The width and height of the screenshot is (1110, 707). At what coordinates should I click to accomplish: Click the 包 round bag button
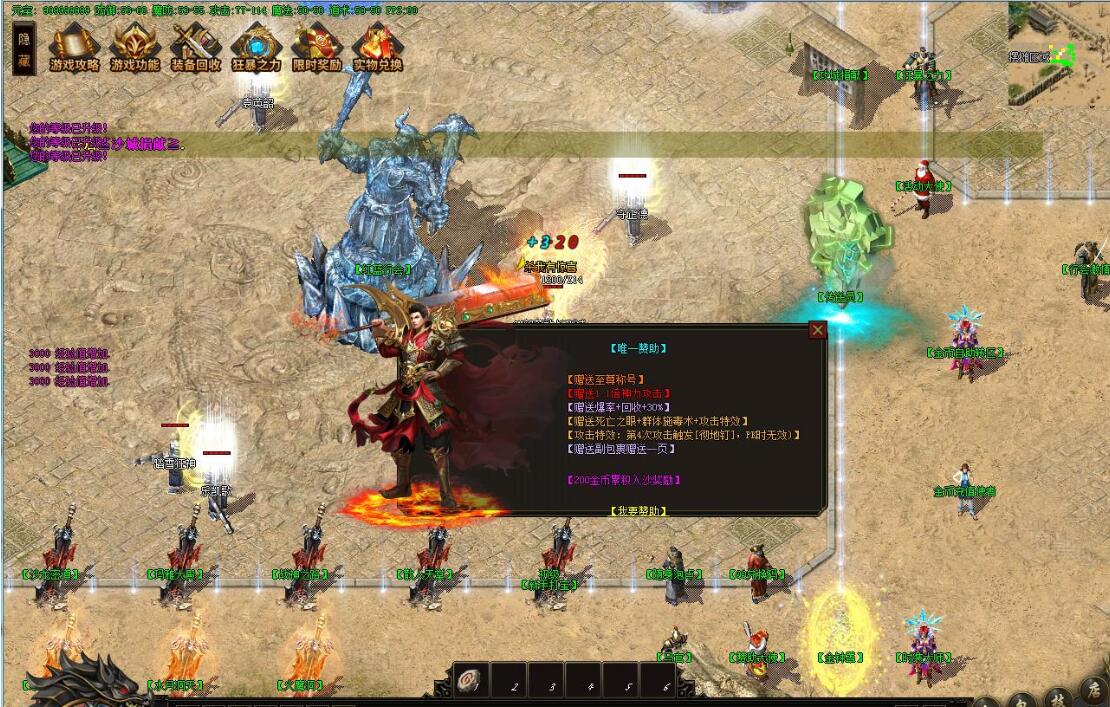pyautogui.click(x=1022, y=701)
